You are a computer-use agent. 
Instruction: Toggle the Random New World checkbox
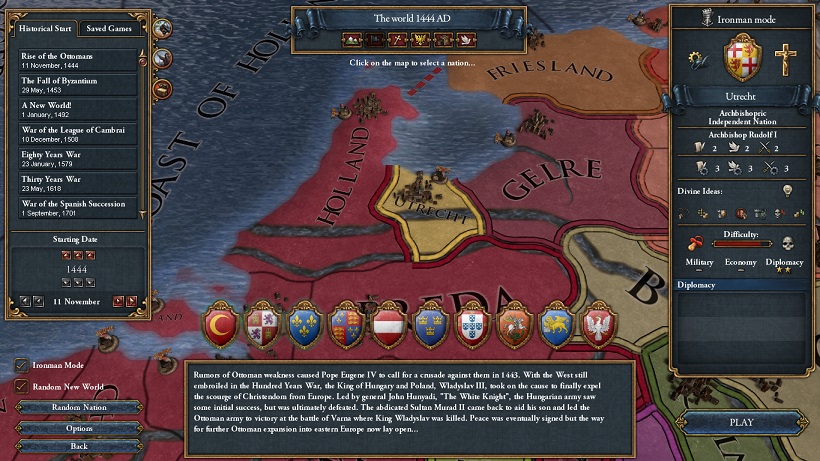tap(21, 386)
